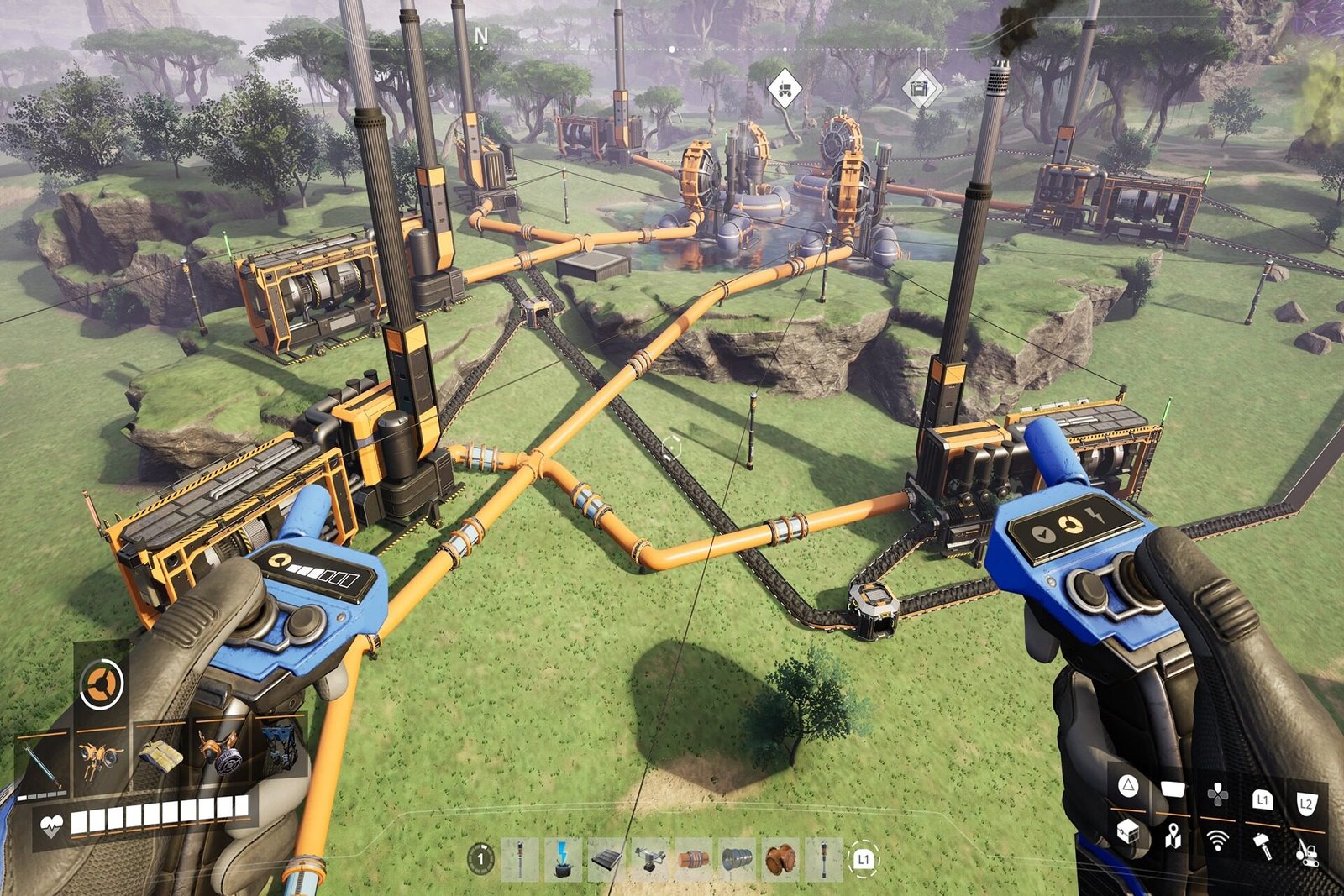
Task: Choose the grey mounted machine hotbar slot
Action: [650, 860]
